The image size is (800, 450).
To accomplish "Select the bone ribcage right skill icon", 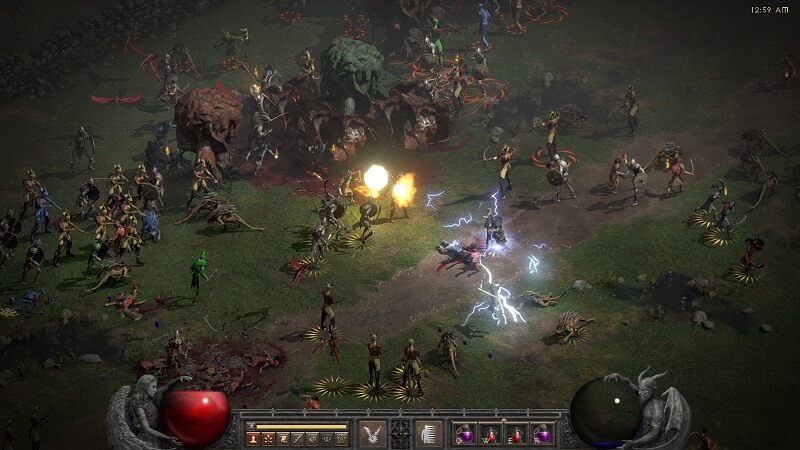I will pos(429,432).
